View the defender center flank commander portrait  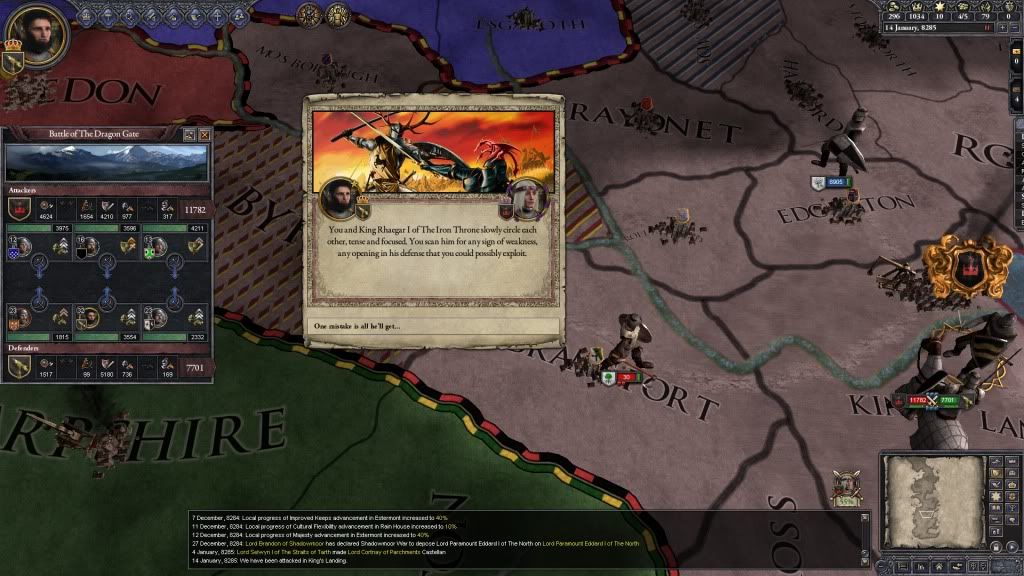point(90,318)
